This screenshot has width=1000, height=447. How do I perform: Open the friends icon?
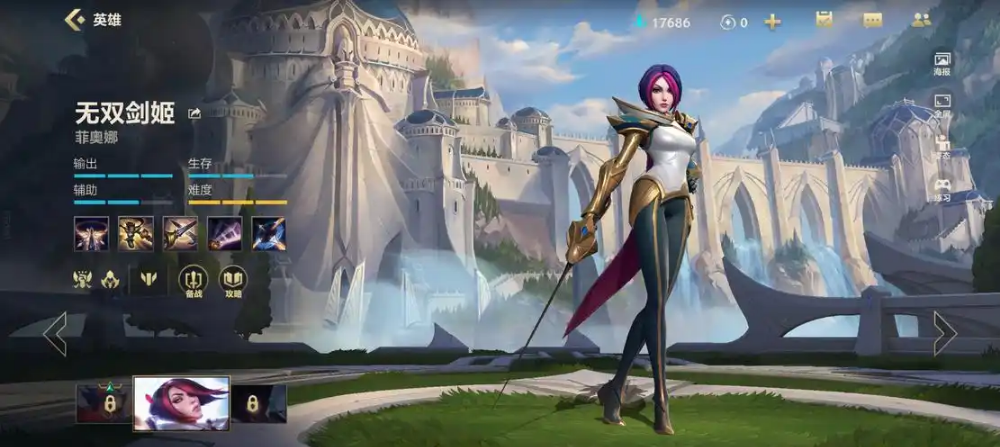tap(921, 20)
